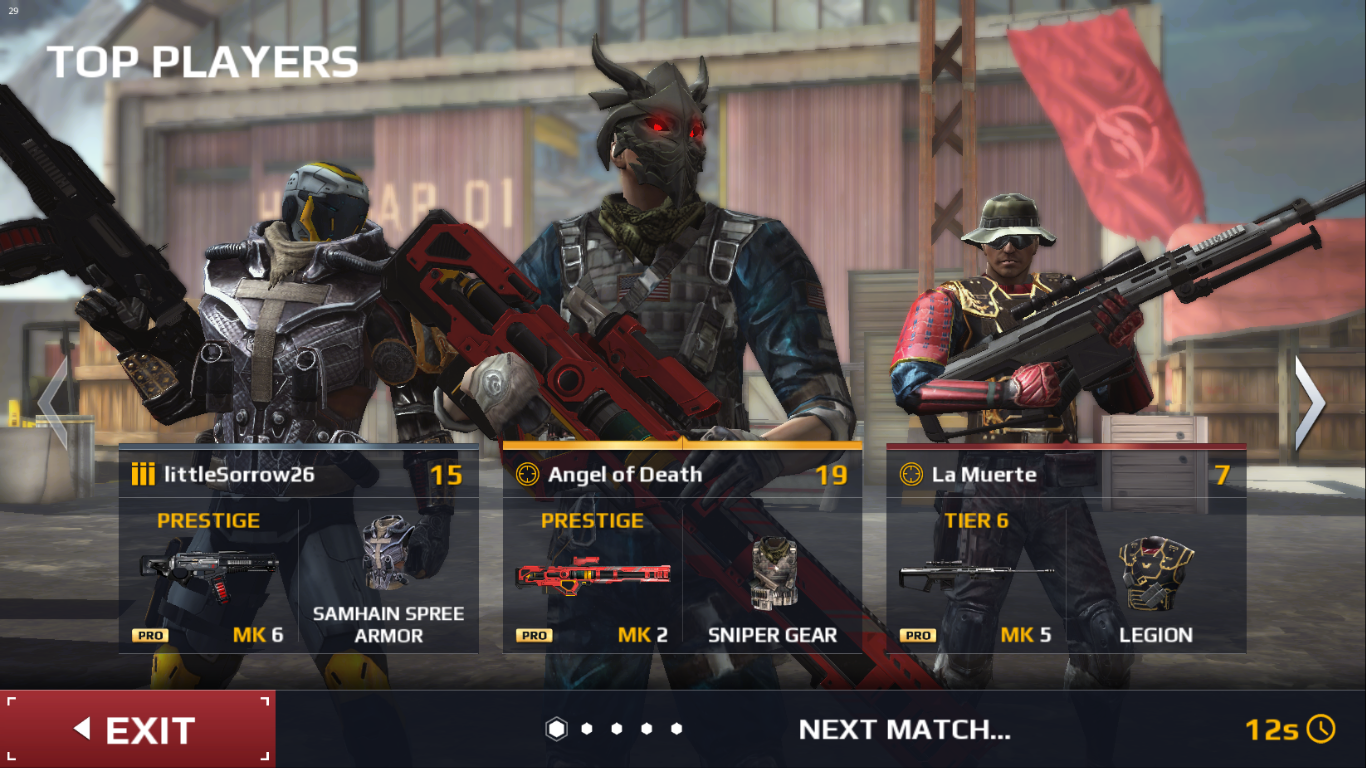View the Sniper Gear armor tile
Image resolution: width=1366 pixels, height=768 pixels.
(x=772, y=577)
